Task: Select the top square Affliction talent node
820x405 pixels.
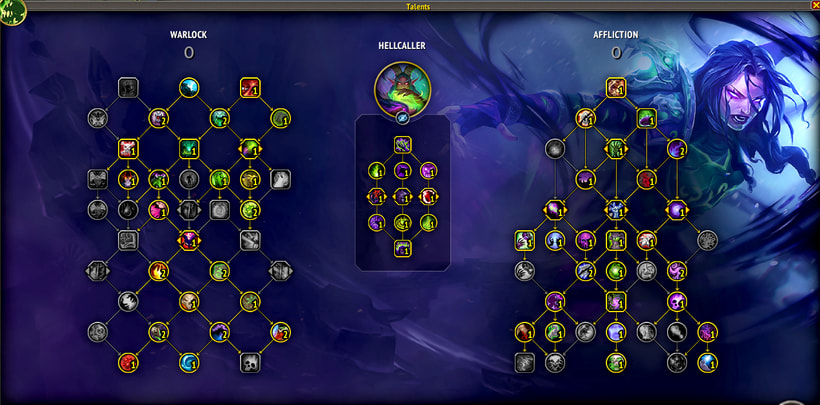Action: pyautogui.click(x=616, y=88)
